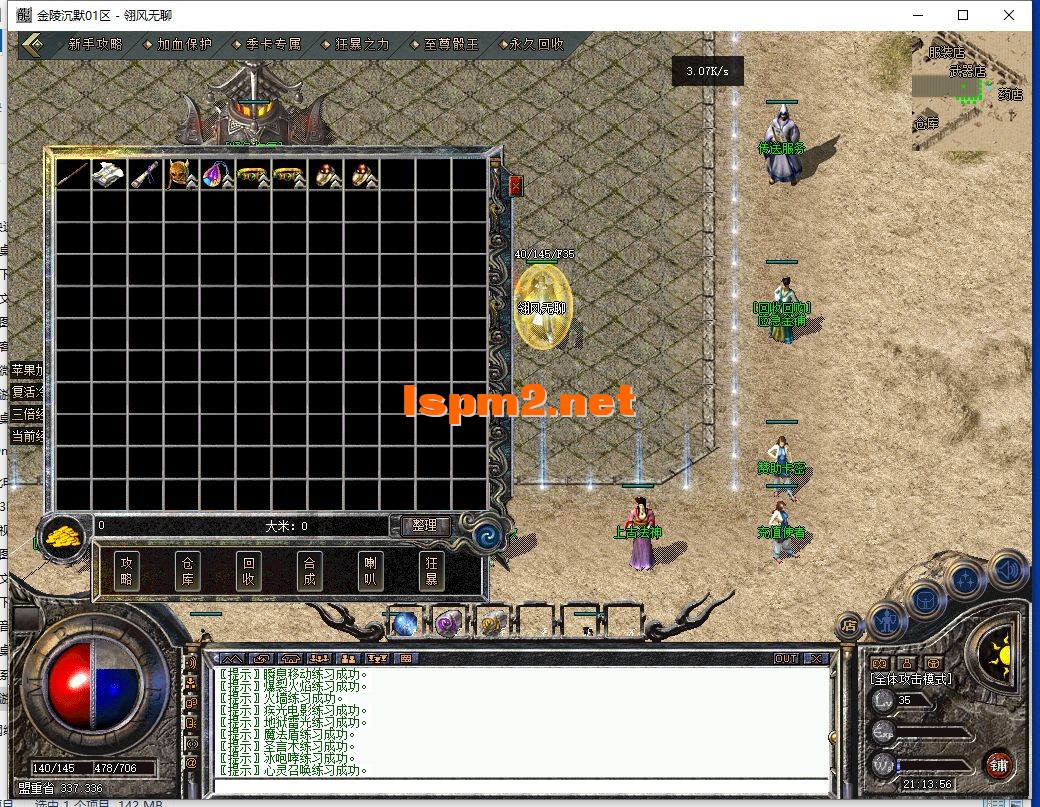Click the minimap in the corner
Image resolution: width=1040 pixels, height=807 pixels.
(971, 95)
